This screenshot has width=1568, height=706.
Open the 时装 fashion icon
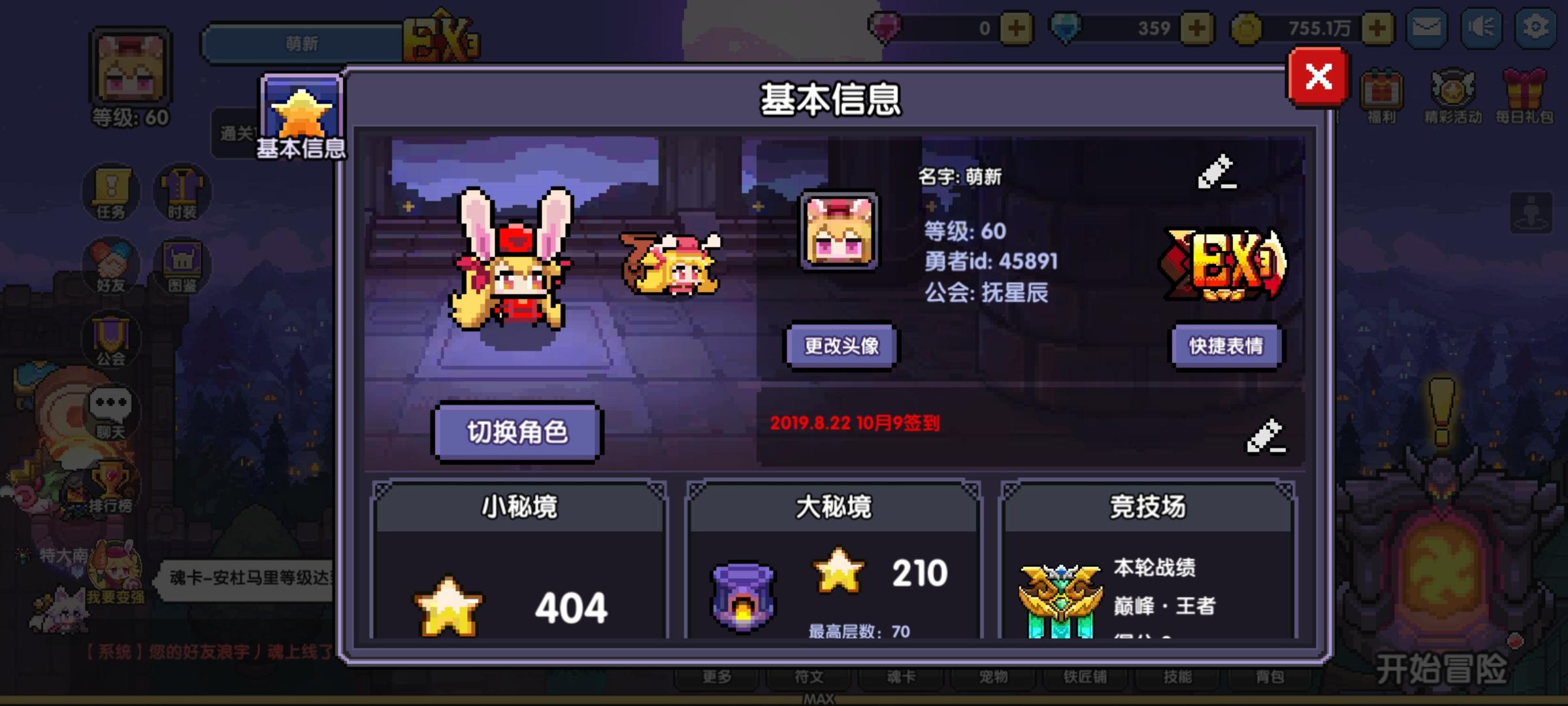click(x=182, y=192)
